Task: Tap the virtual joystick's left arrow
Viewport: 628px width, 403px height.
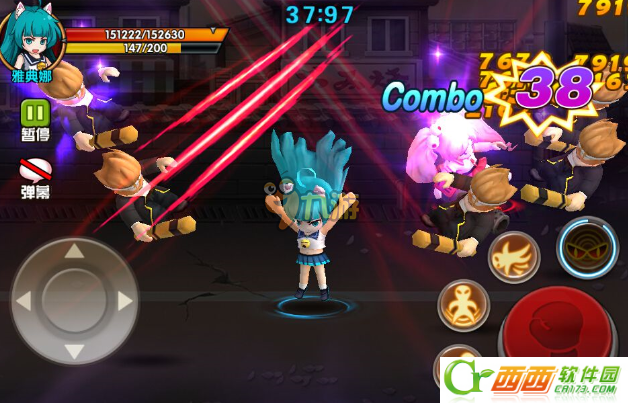Action: point(24,300)
